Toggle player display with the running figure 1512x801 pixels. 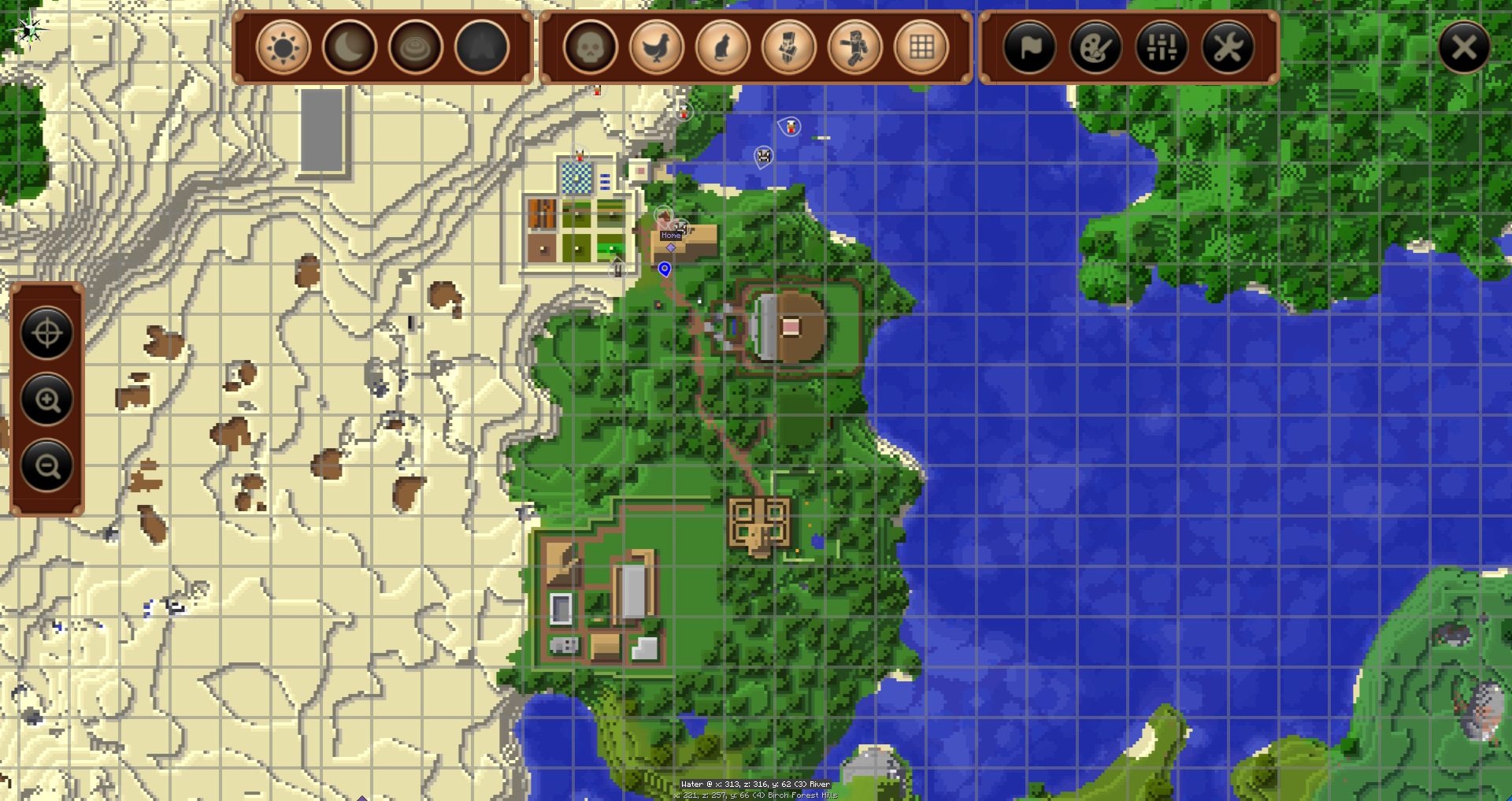pos(855,48)
